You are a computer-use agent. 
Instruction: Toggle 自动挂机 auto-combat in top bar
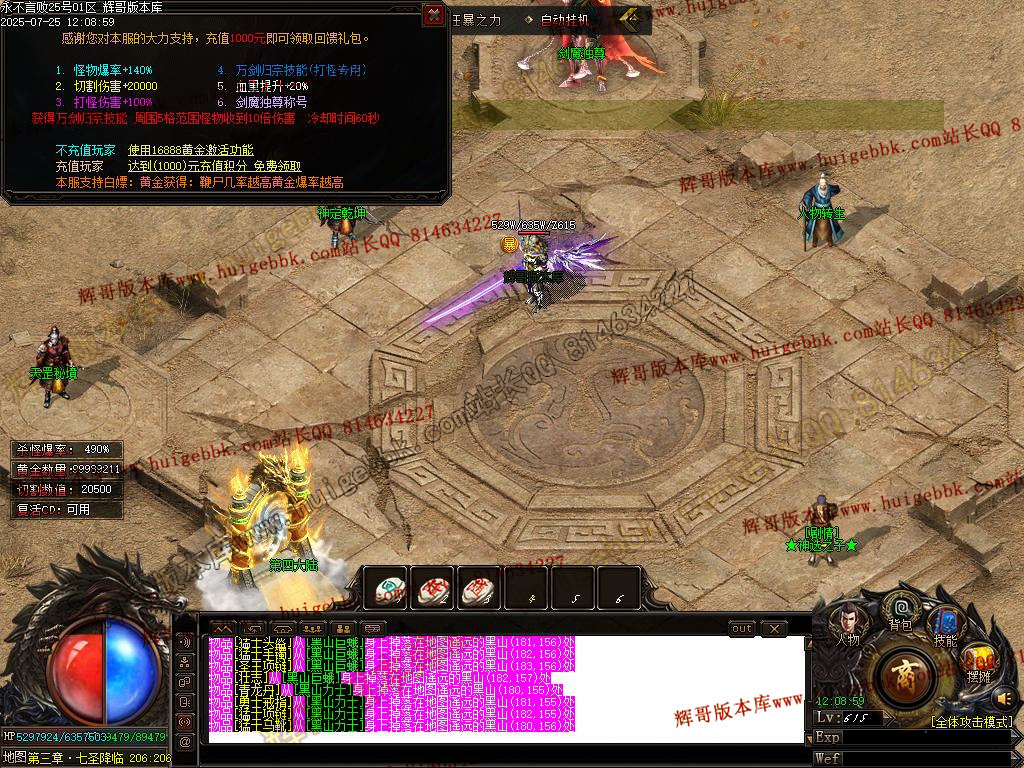click(x=565, y=19)
